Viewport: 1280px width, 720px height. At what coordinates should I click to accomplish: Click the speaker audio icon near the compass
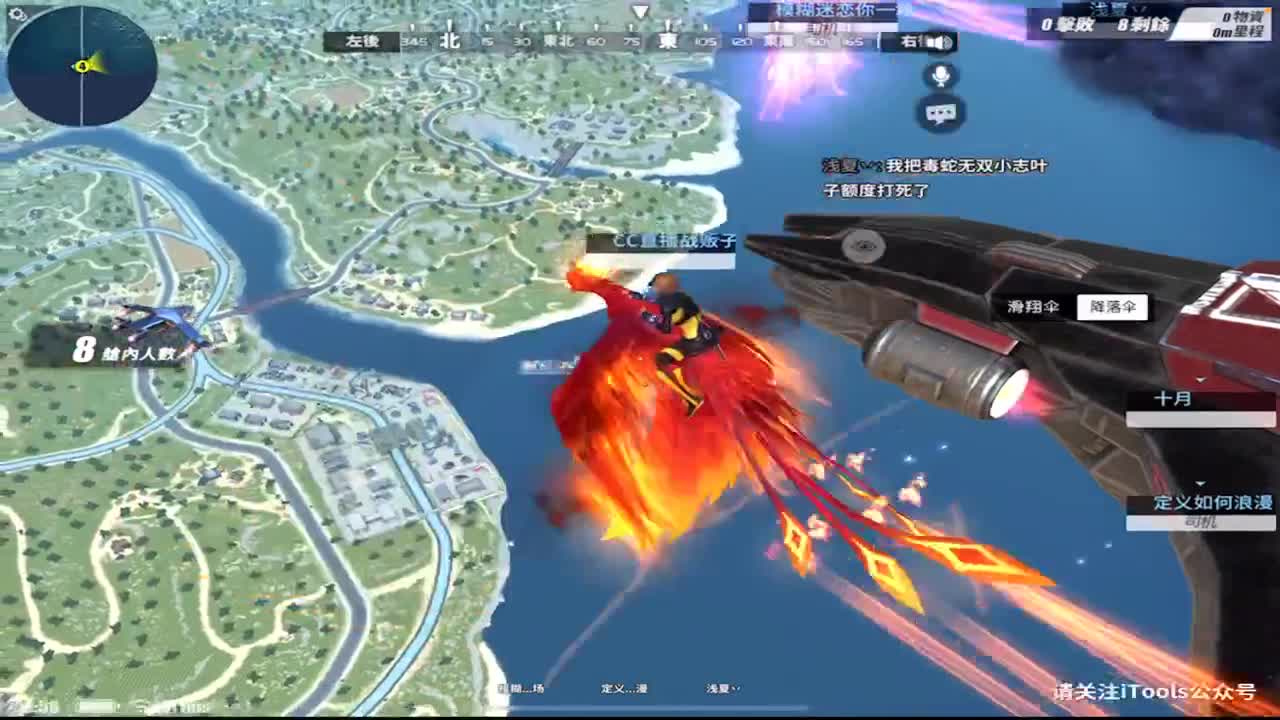(x=938, y=42)
